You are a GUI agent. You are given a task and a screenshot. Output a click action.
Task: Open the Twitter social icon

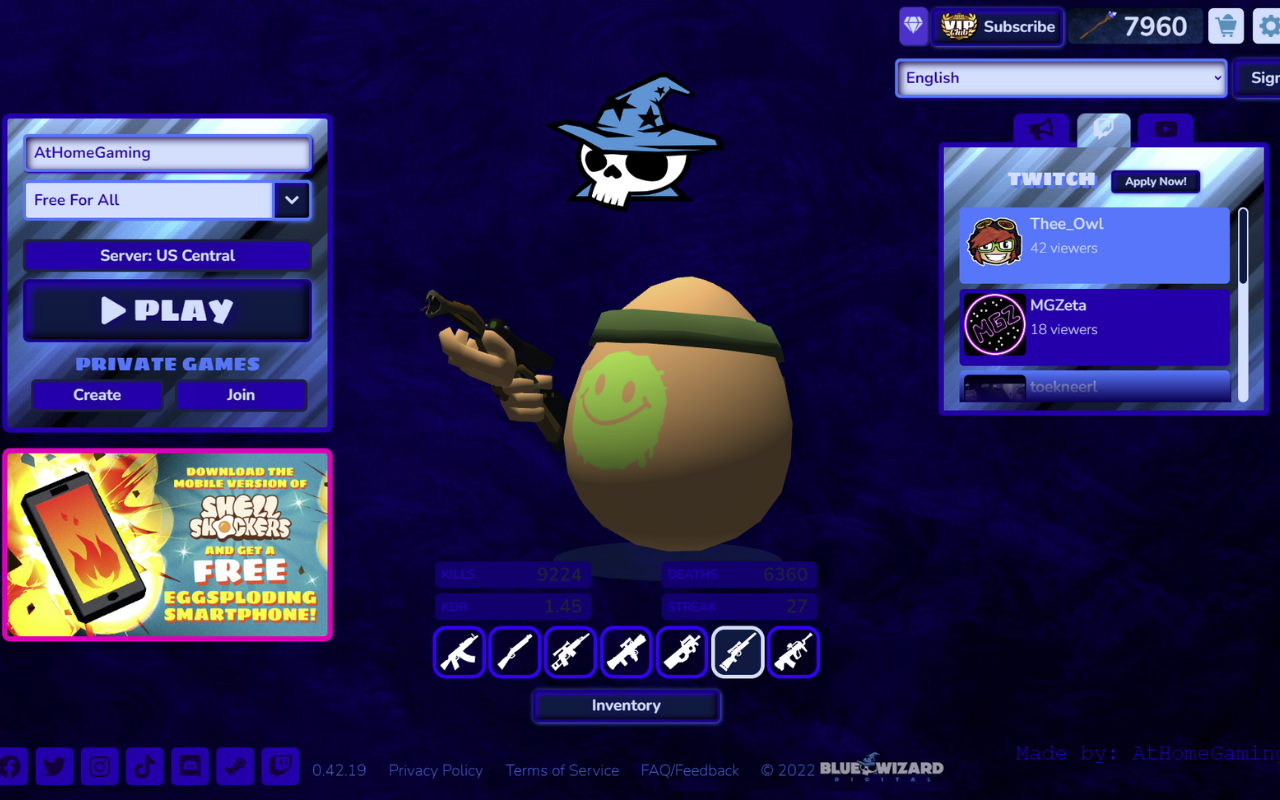[x=55, y=766]
